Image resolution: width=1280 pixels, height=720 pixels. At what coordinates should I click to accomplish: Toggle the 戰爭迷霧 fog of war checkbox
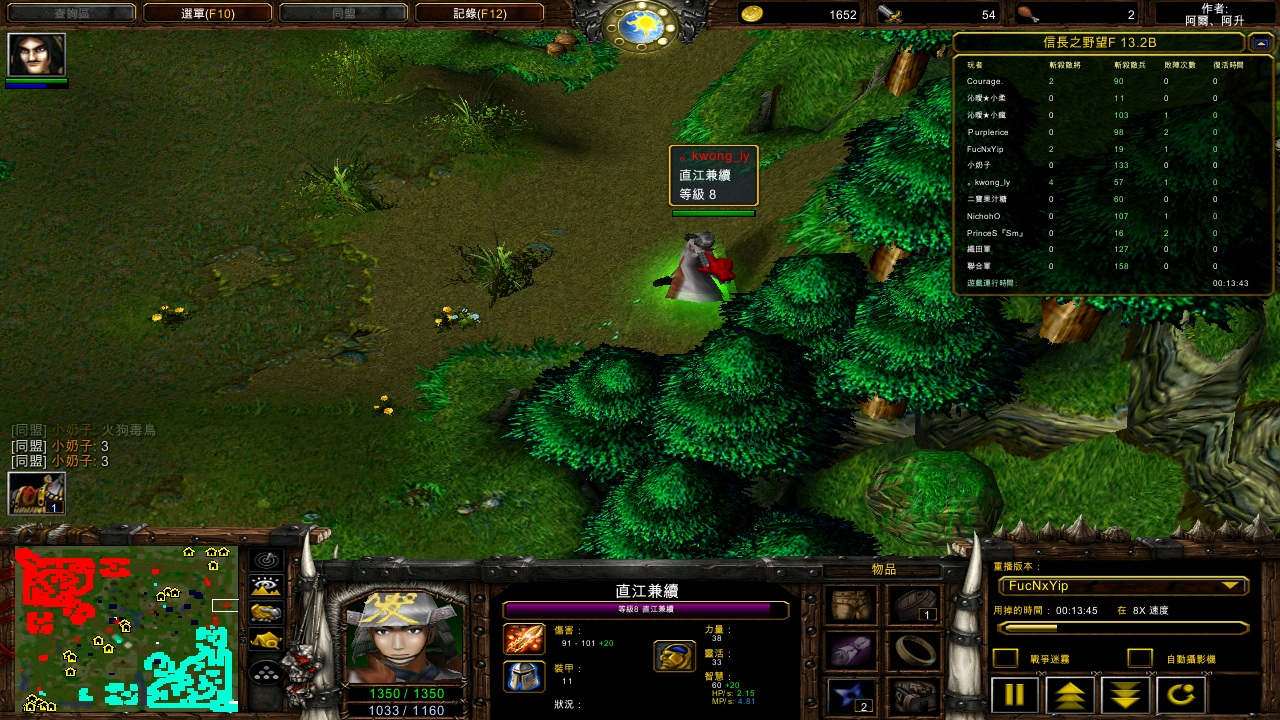[x=1005, y=658]
